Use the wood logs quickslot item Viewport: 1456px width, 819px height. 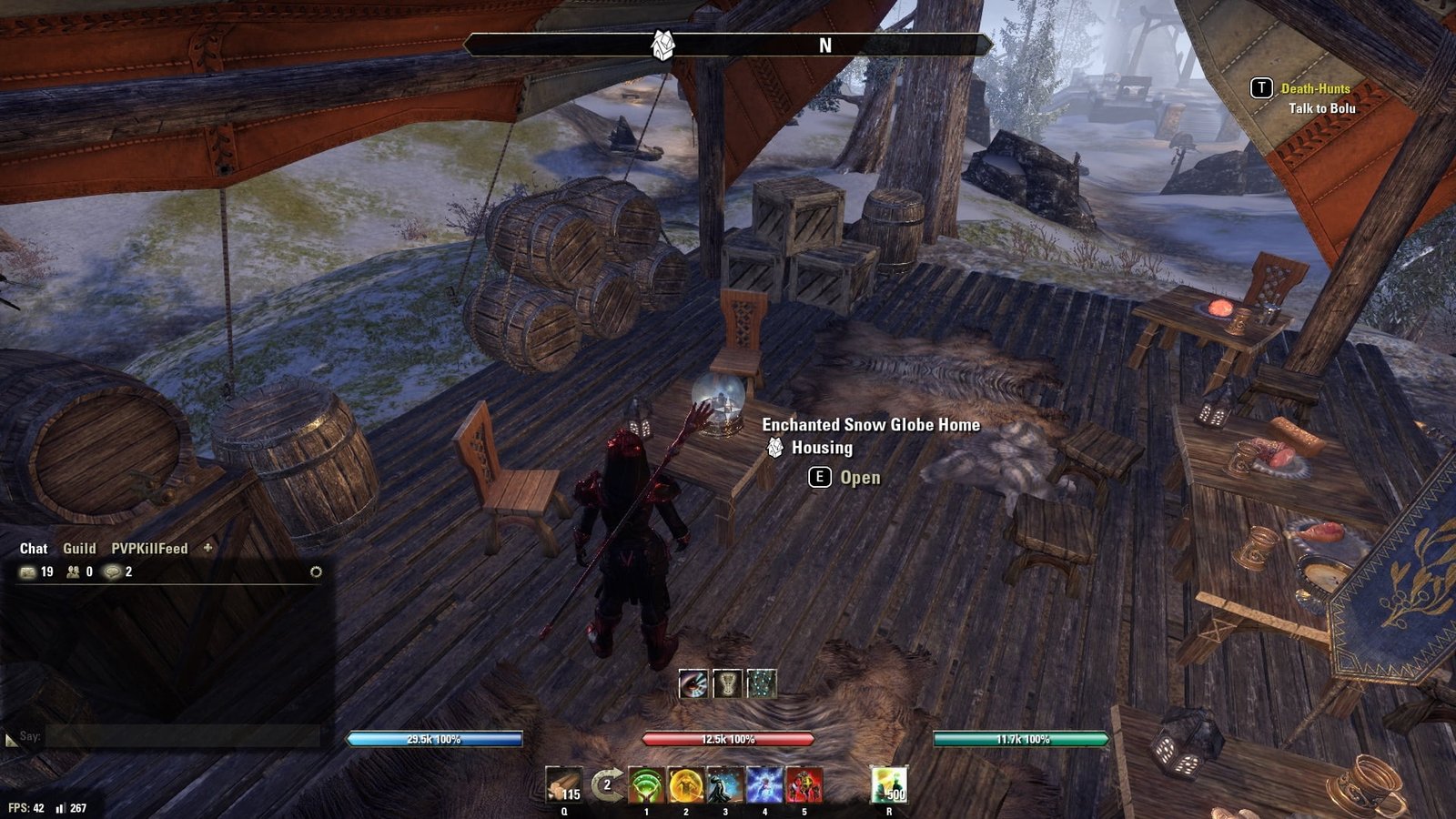[x=563, y=784]
